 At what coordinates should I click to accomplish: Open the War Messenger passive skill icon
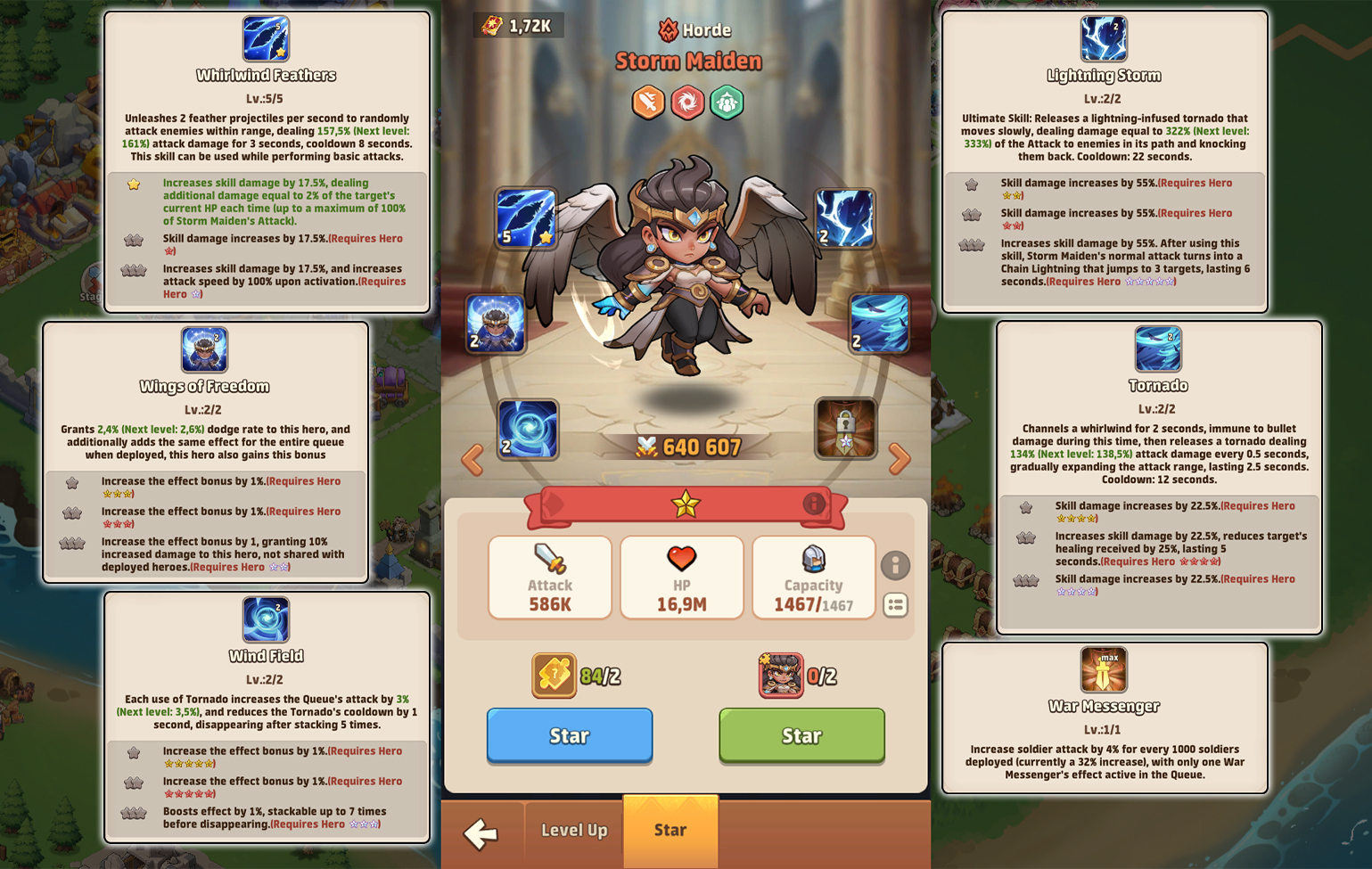tap(1105, 669)
